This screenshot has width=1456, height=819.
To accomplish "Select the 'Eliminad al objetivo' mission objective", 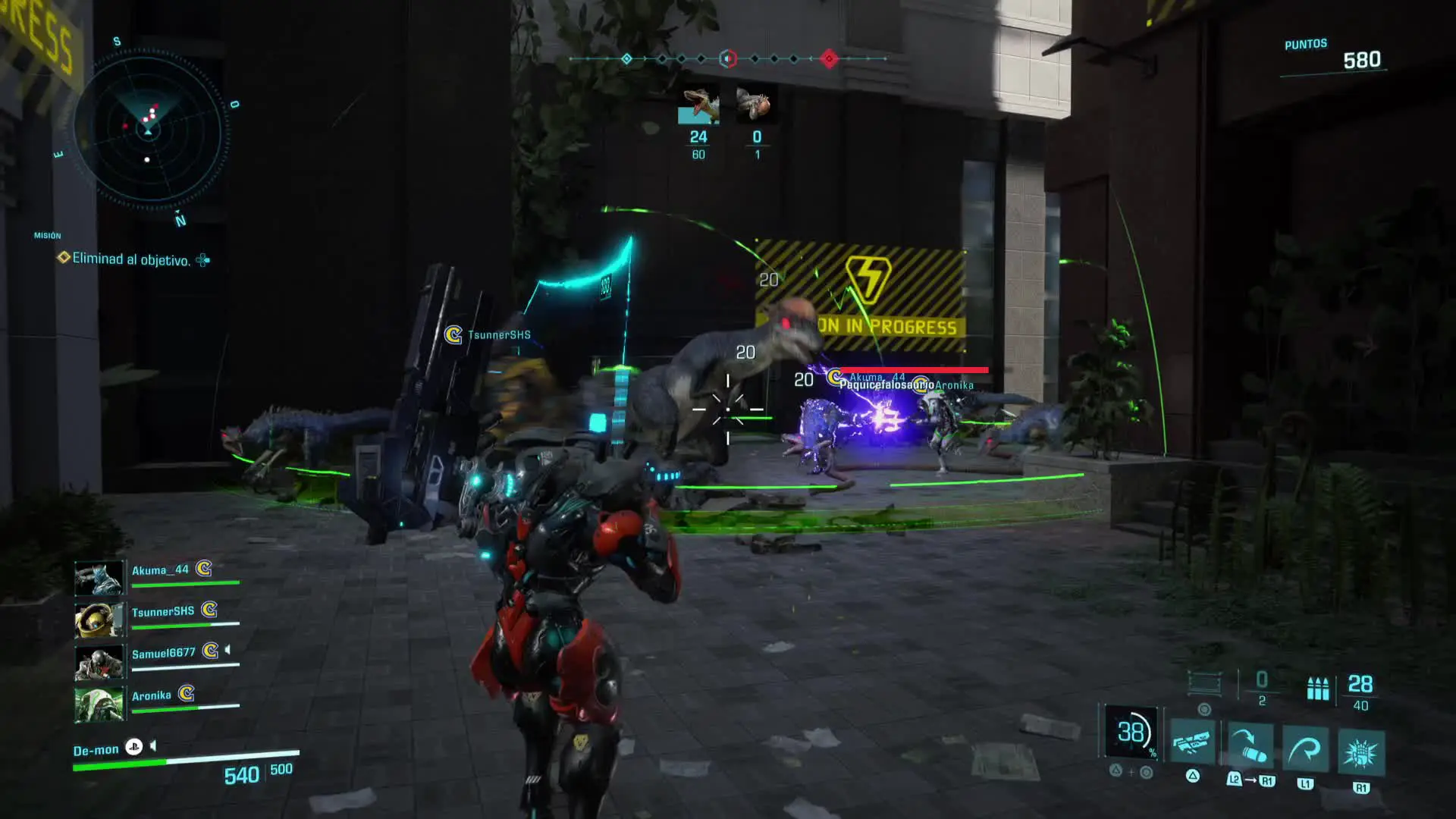I will (130, 259).
